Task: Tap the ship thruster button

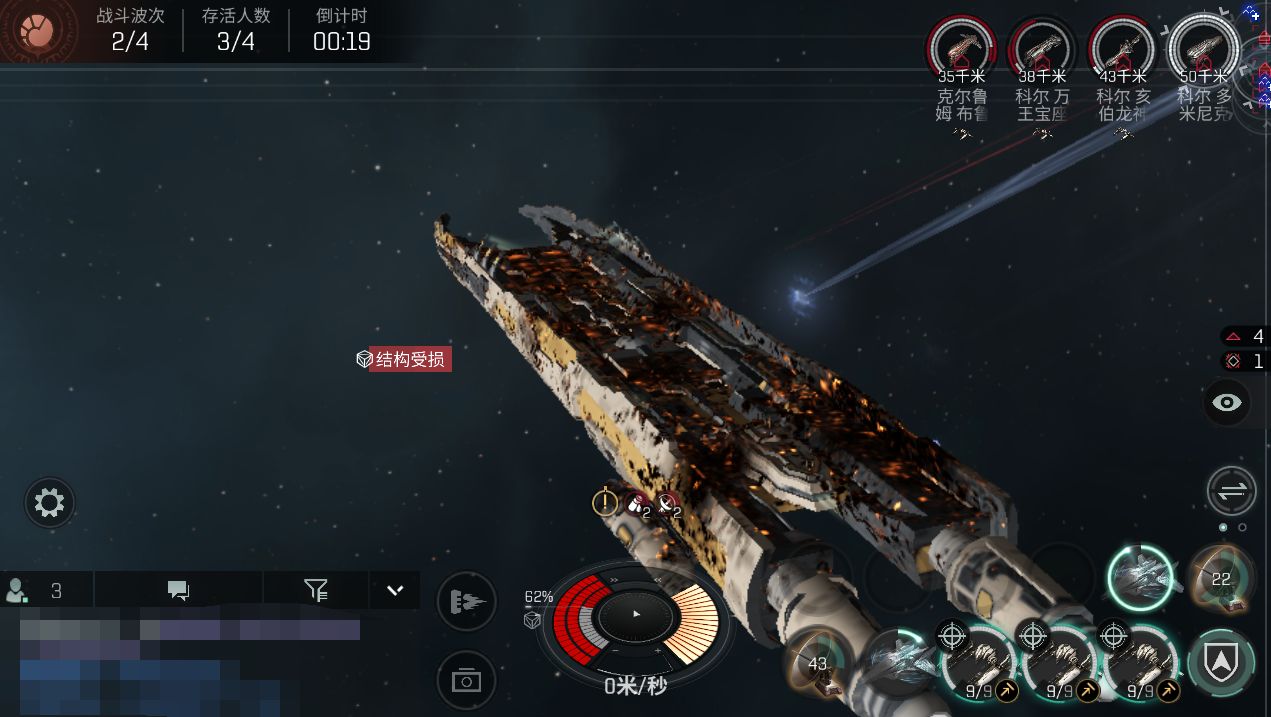Action: point(466,601)
